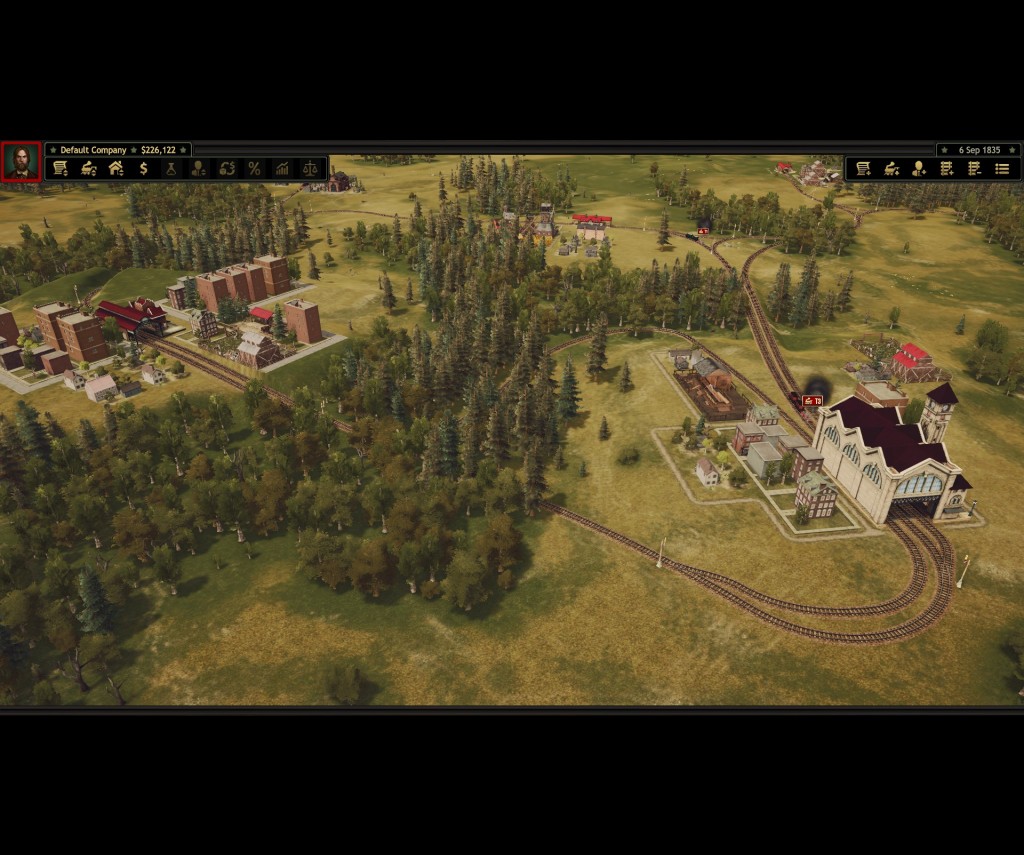Open the flask research icon
Image resolution: width=1024 pixels, height=855 pixels.
coord(171,169)
